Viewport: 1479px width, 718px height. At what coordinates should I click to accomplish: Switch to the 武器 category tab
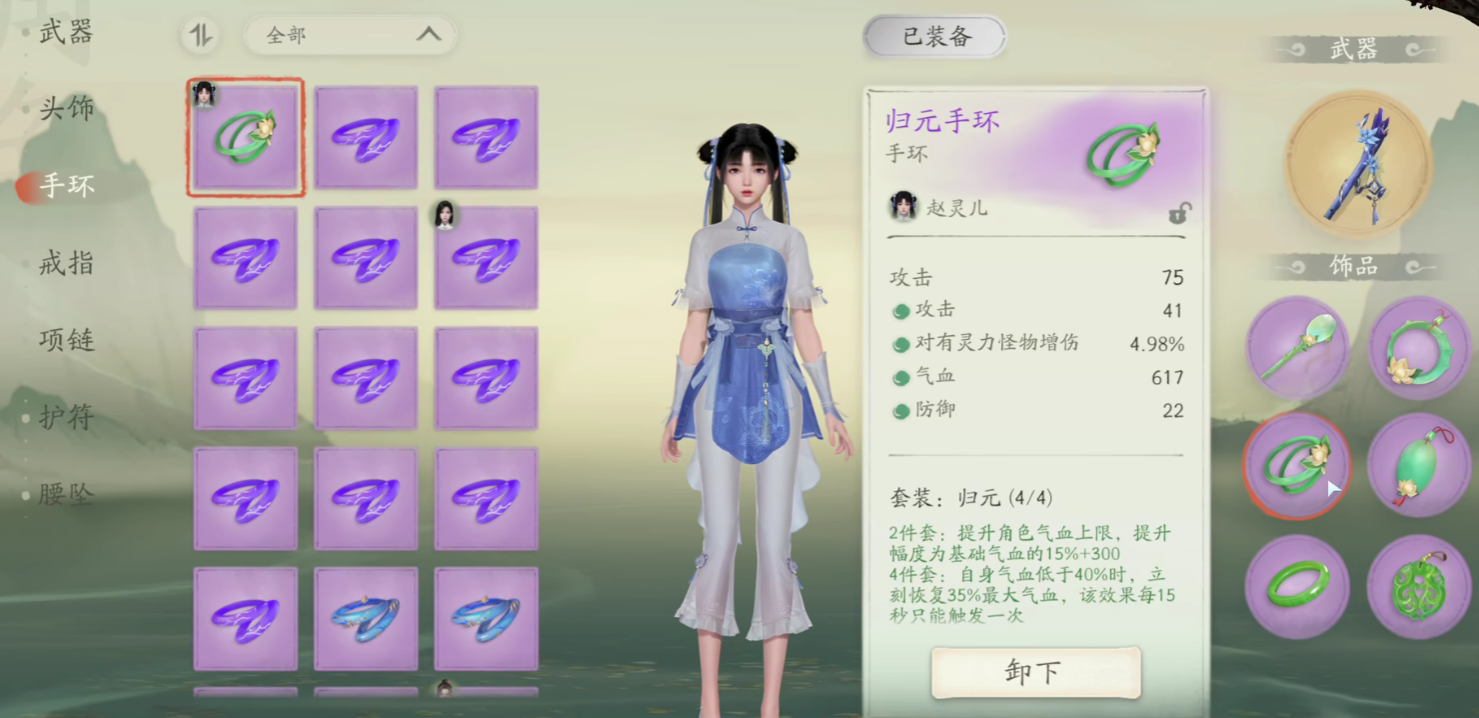click(x=66, y=32)
